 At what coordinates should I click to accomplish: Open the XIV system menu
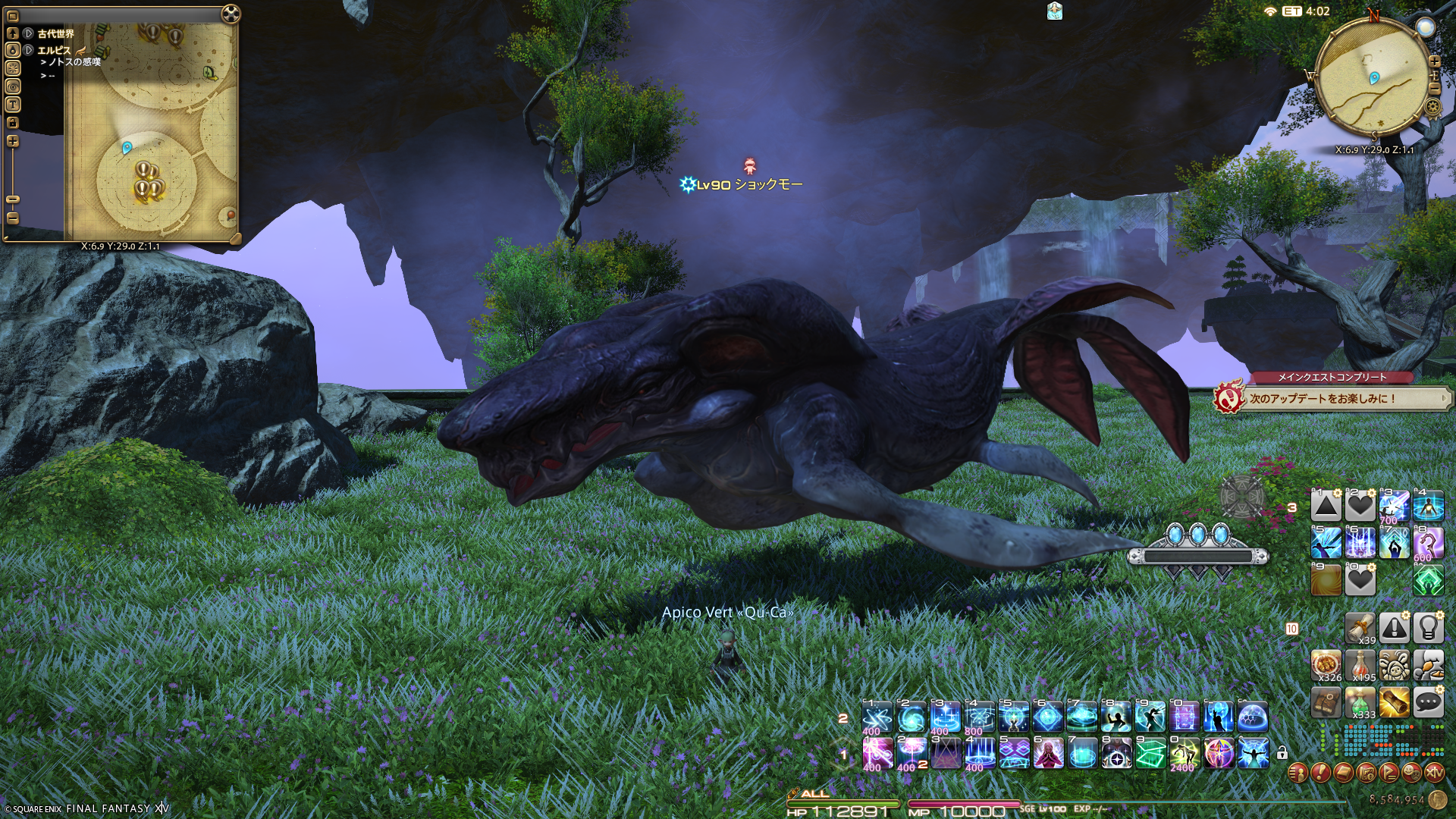(x=1434, y=773)
